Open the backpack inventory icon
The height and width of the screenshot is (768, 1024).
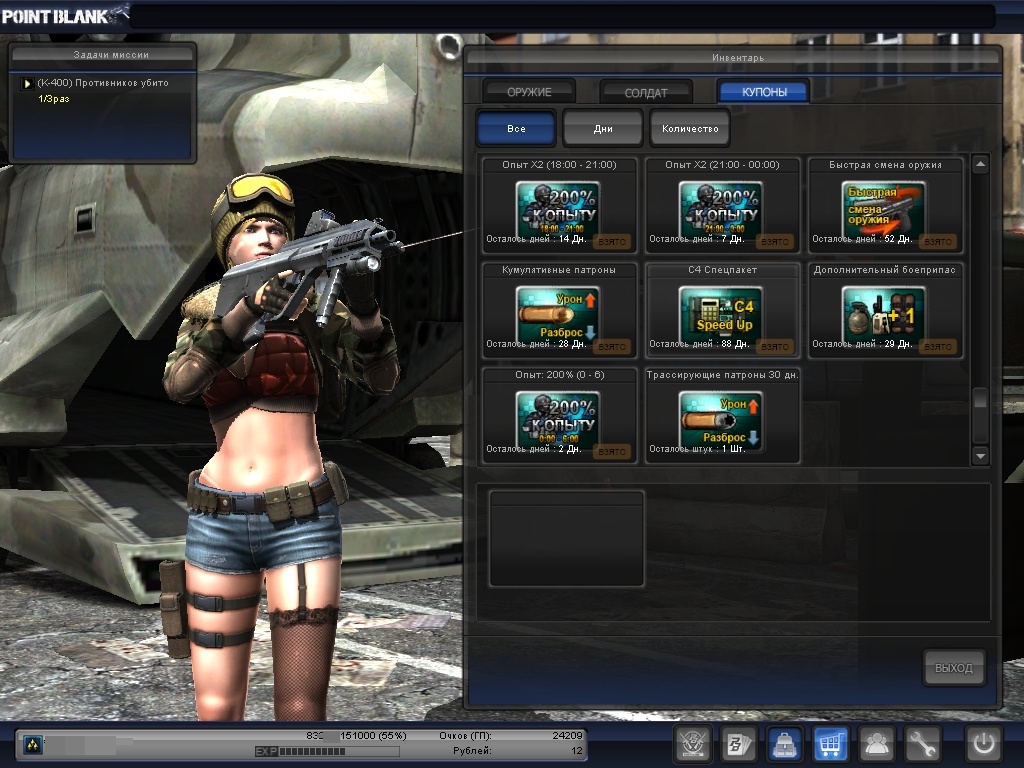[784, 743]
